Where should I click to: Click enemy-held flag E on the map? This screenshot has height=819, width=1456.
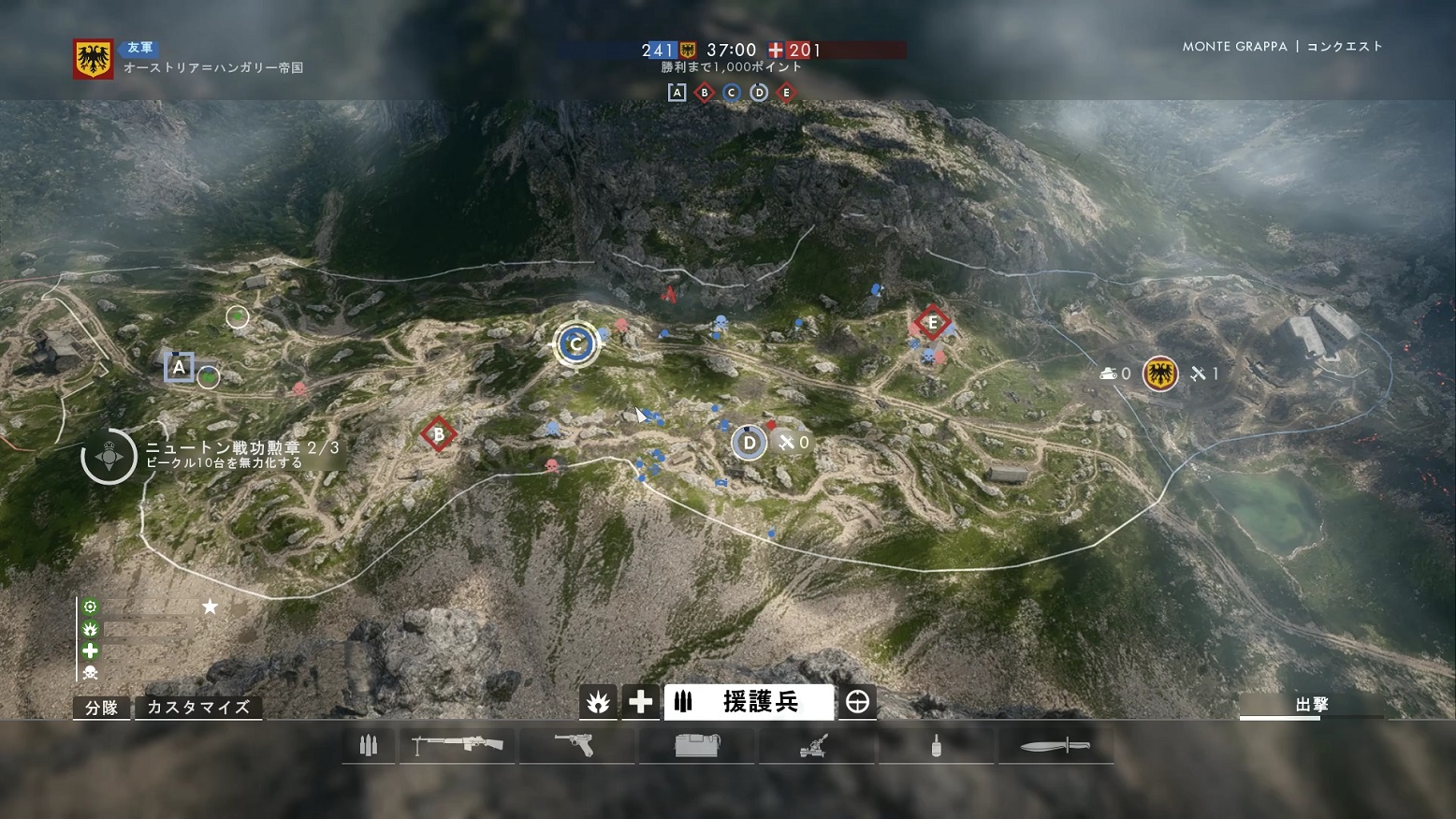click(x=931, y=324)
